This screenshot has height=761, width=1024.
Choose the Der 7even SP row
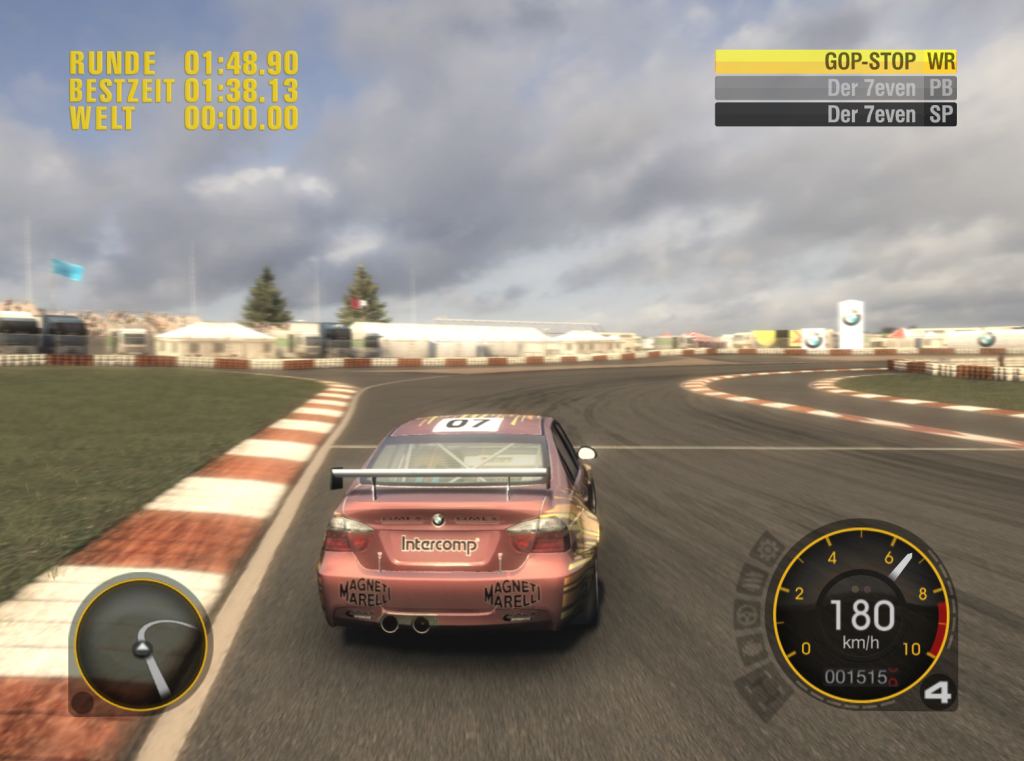pos(835,114)
